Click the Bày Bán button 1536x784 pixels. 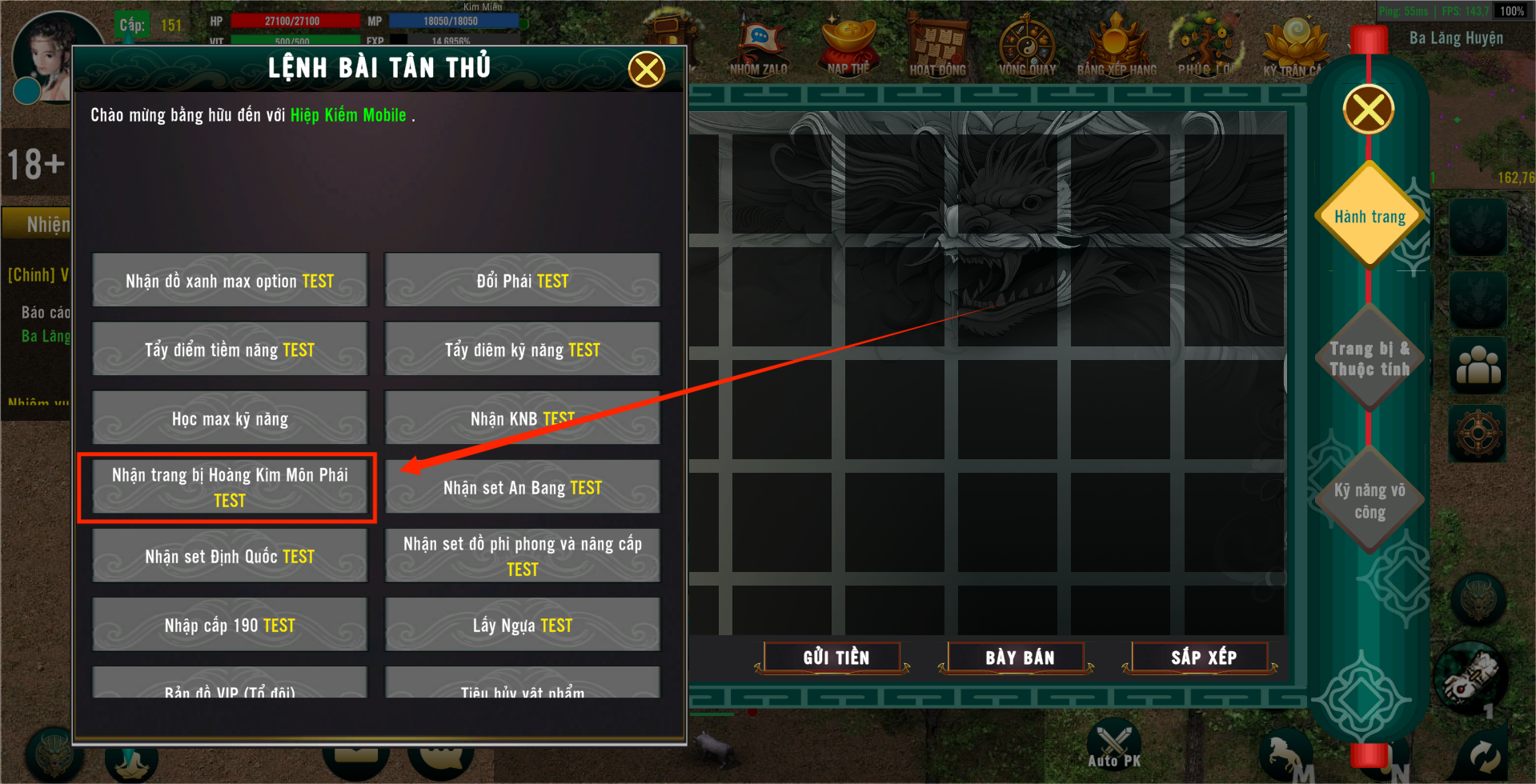[x=1019, y=658]
